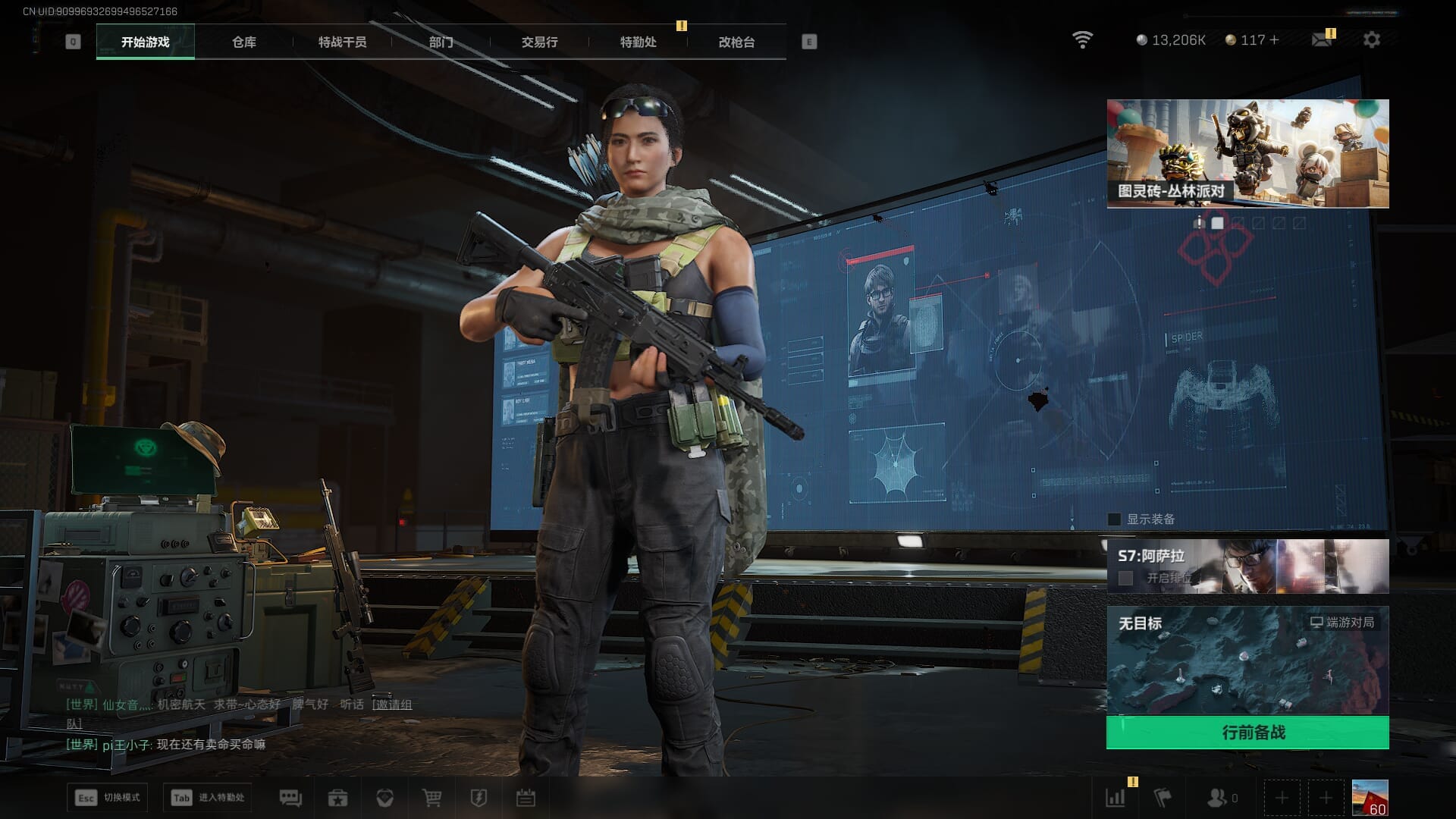Image resolution: width=1456 pixels, height=819 pixels.
Task: Open the friends list icon
Action: (x=1217, y=798)
